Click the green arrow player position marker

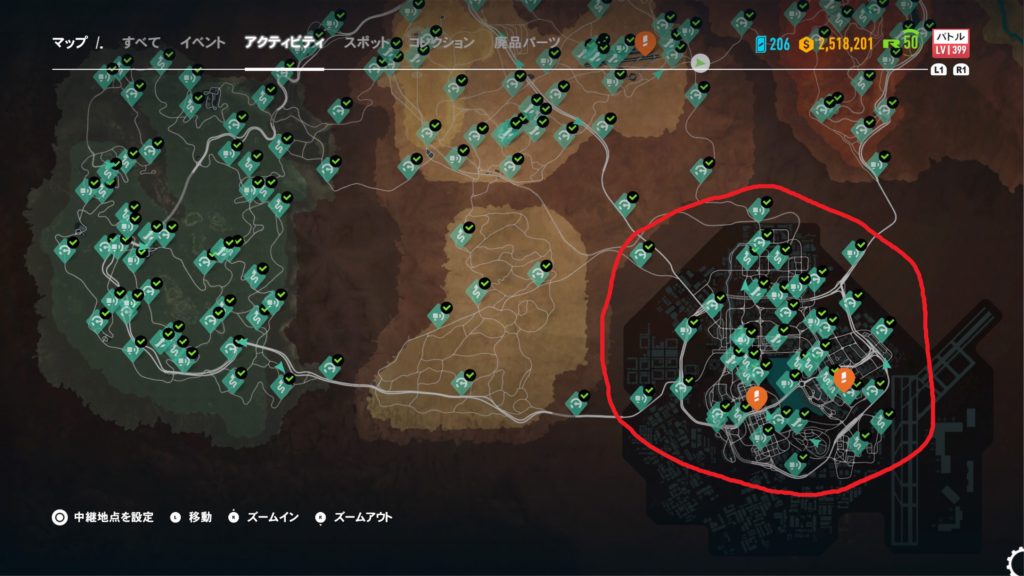[x=702, y=62]
